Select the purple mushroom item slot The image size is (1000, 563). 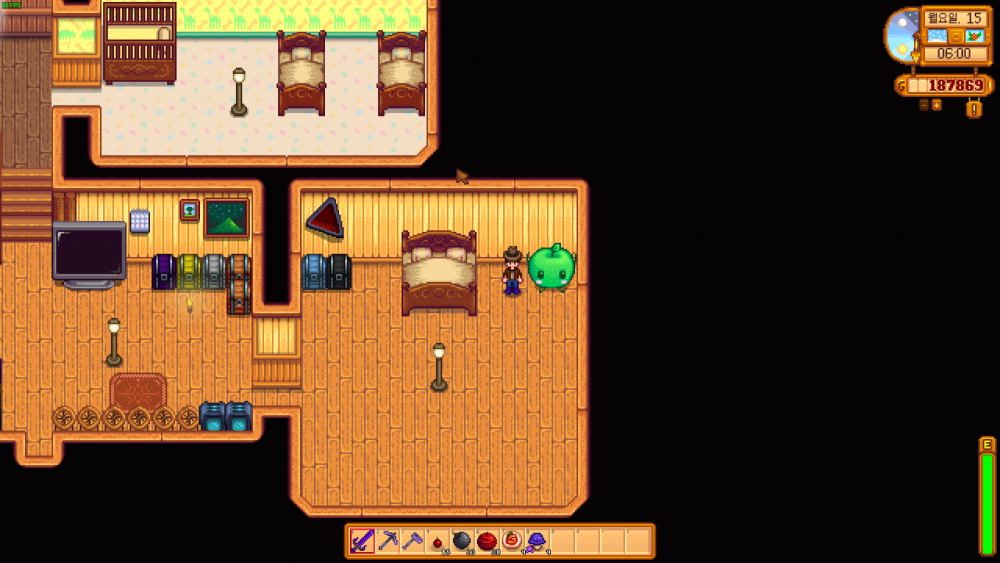537,541
